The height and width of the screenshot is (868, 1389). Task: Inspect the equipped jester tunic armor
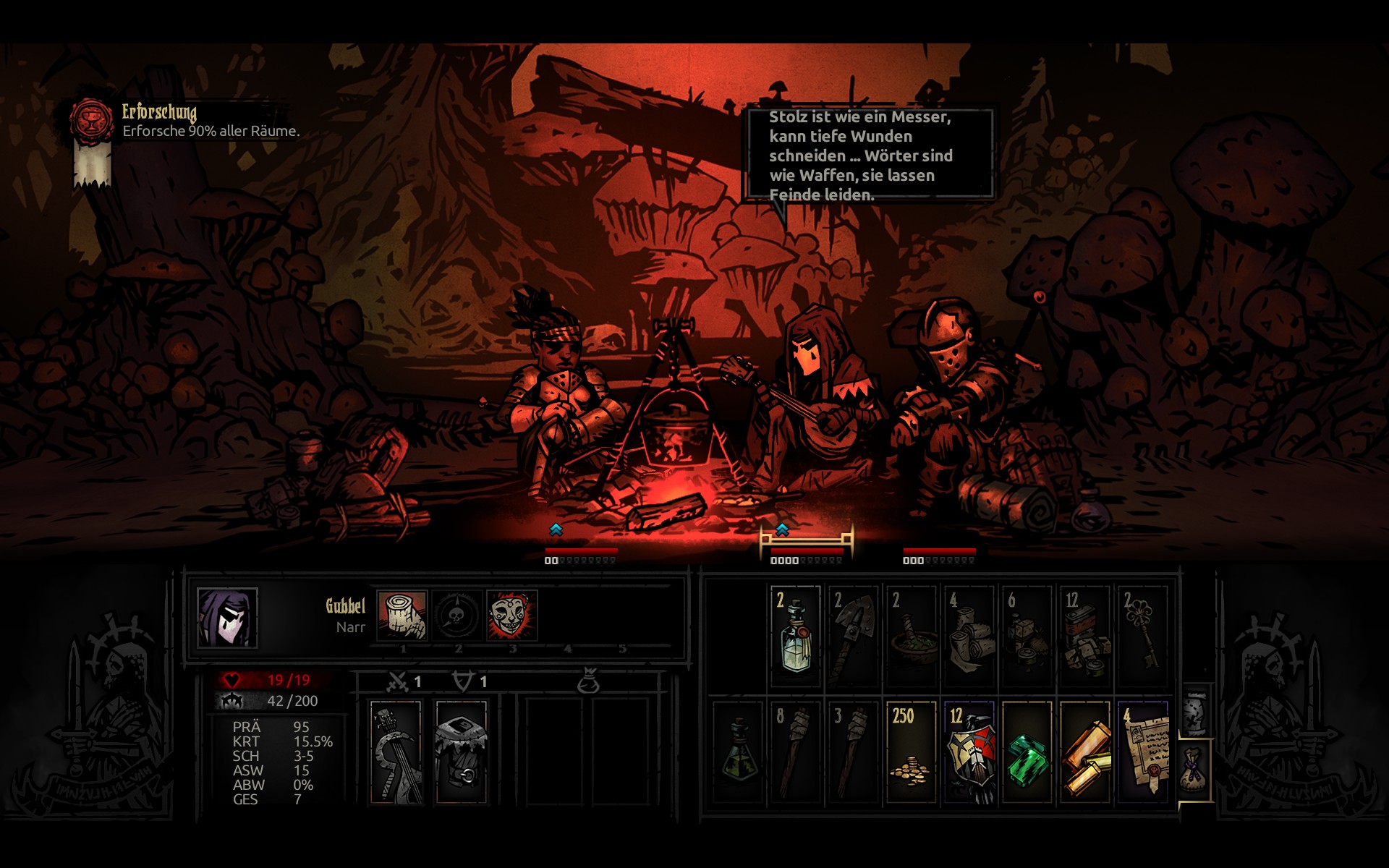point(462,752)
